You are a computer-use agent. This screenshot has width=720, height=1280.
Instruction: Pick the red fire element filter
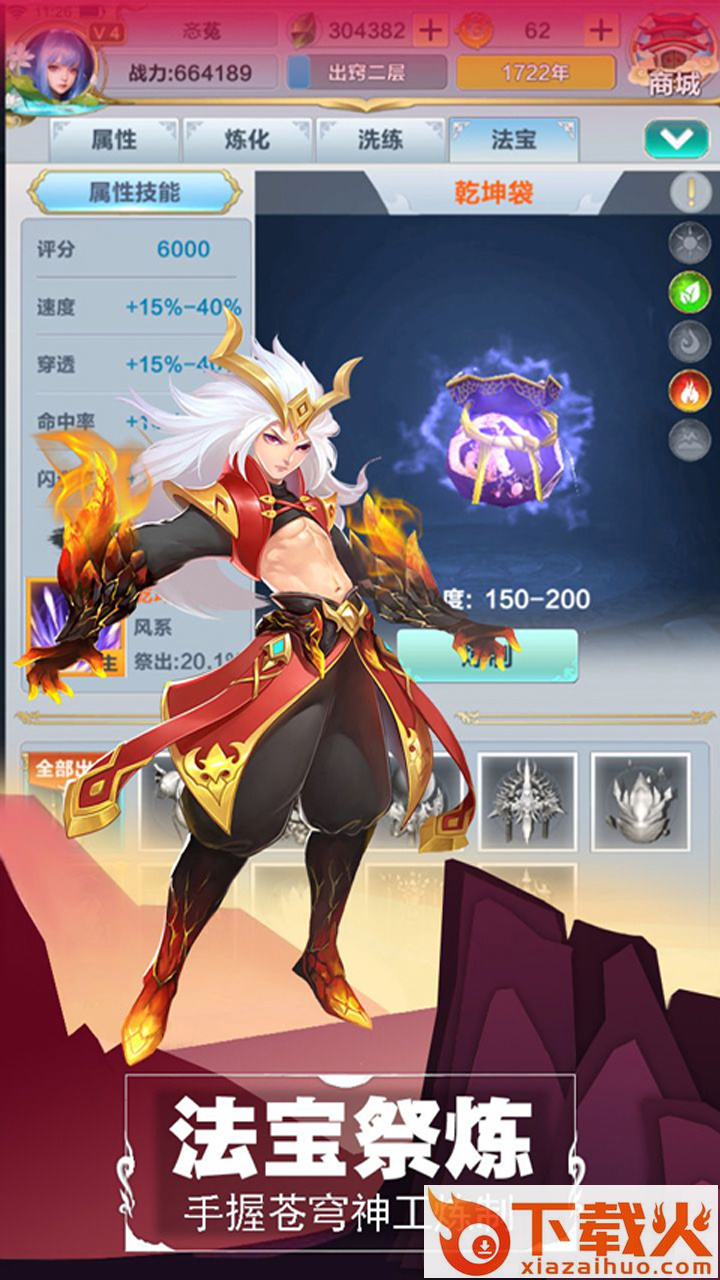tap(690, 390)
